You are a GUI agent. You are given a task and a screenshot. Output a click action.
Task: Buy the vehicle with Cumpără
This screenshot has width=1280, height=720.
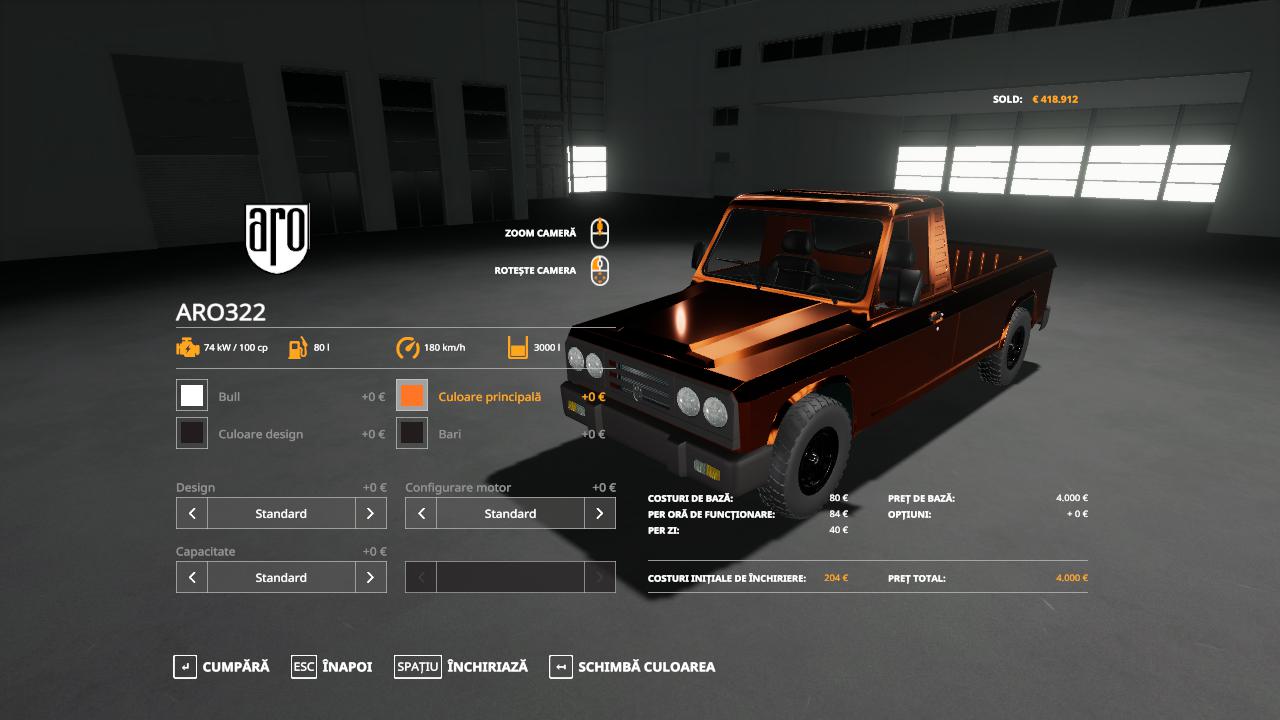[222, 667]
